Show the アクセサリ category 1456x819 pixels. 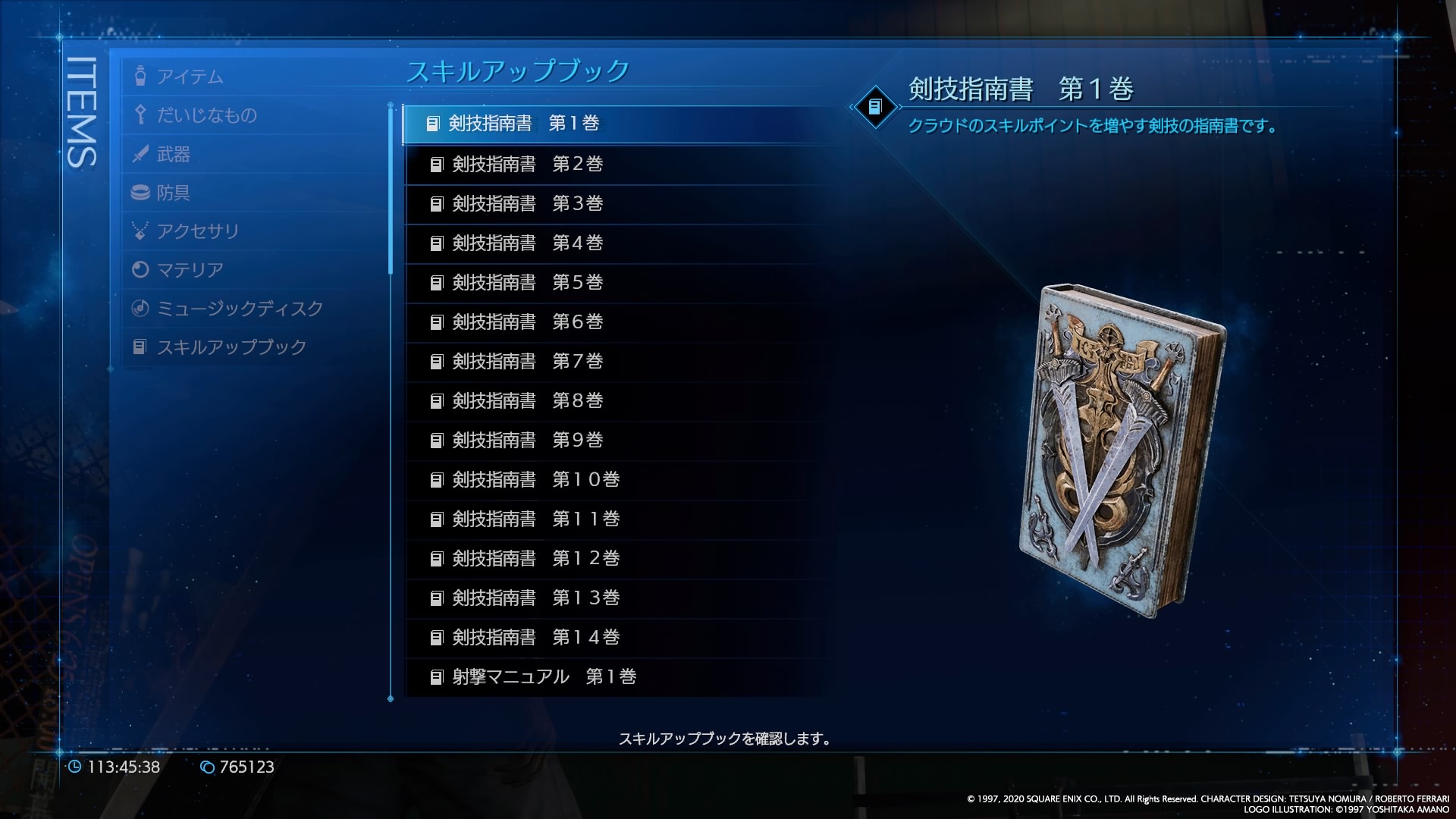[197, 231]
